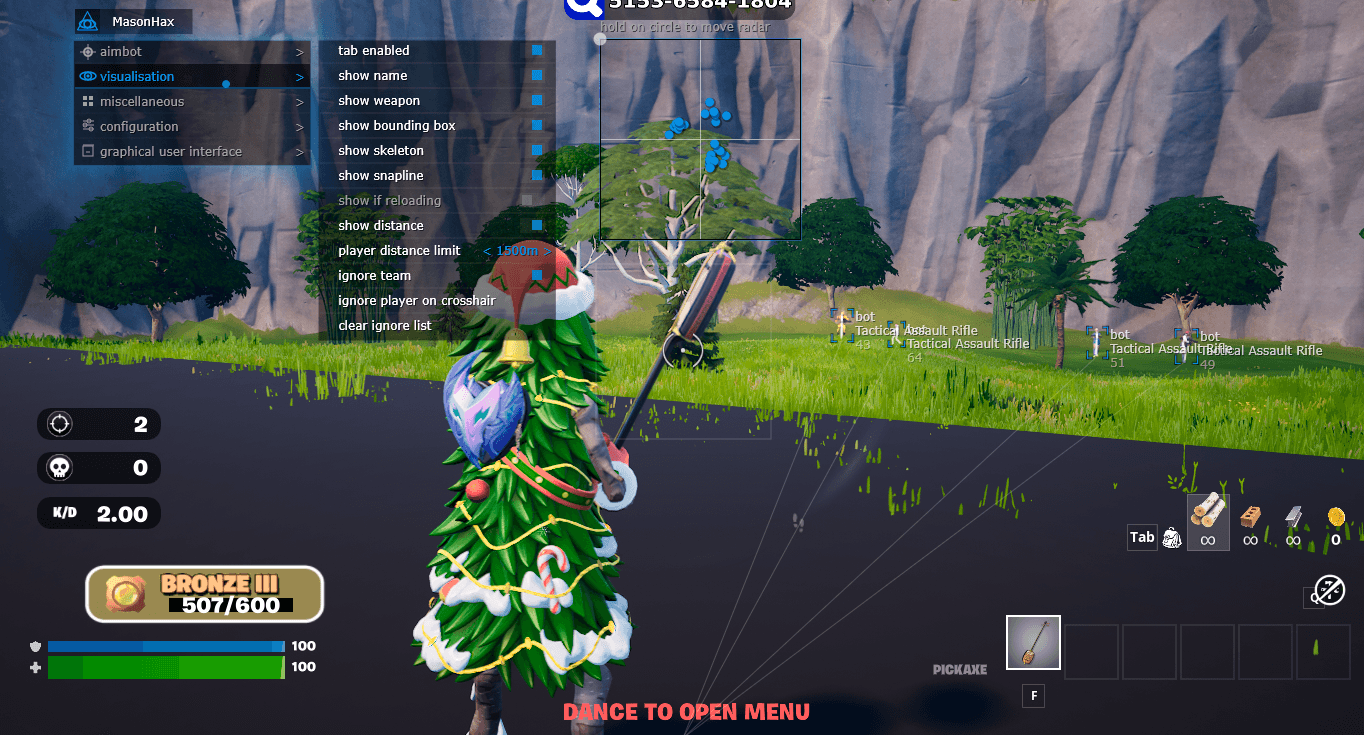
Task: Open the graphical user interface menu entry
Action: click(170, 151)
